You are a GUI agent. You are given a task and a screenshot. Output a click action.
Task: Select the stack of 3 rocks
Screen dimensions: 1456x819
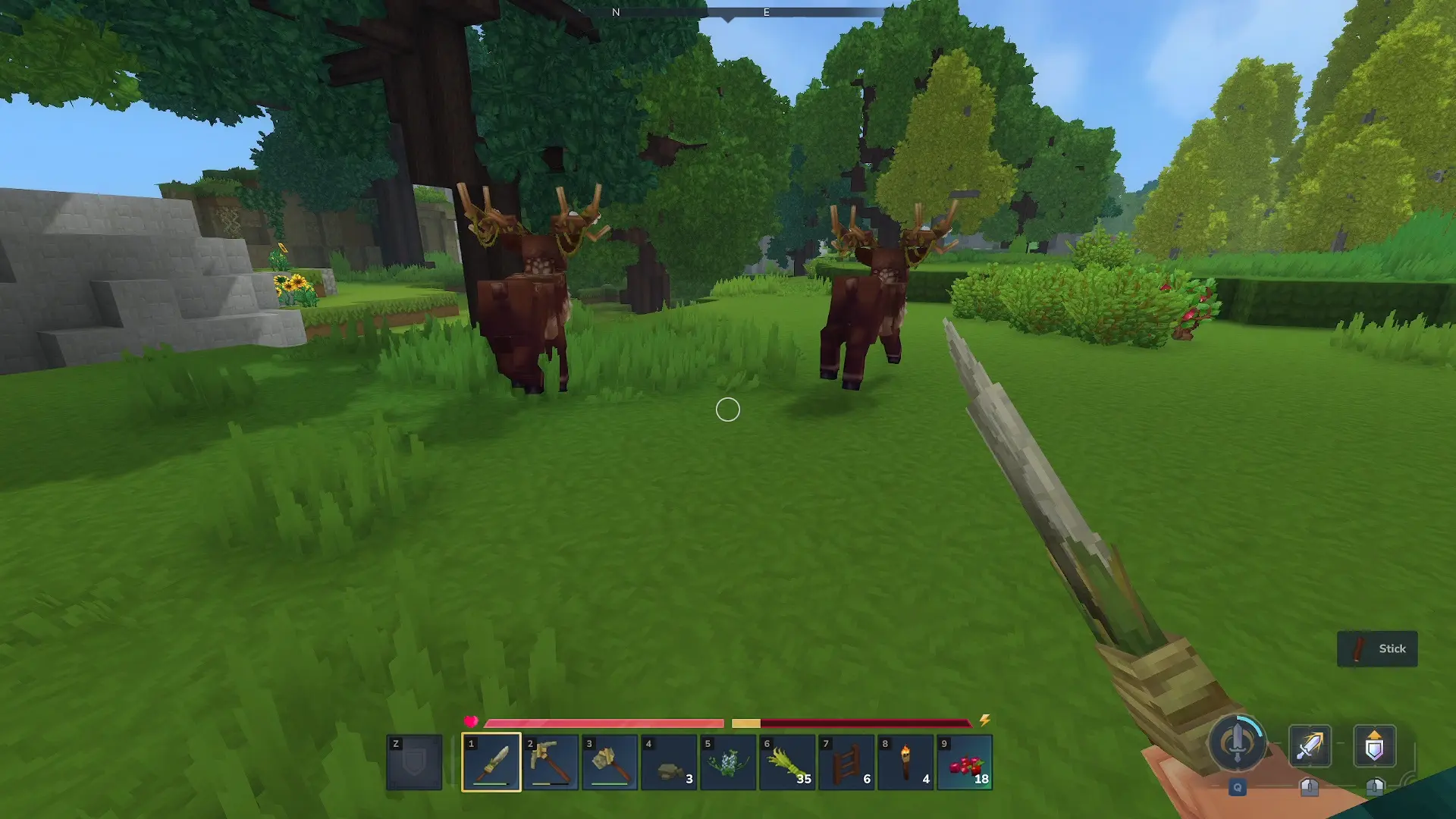(669, 762)
